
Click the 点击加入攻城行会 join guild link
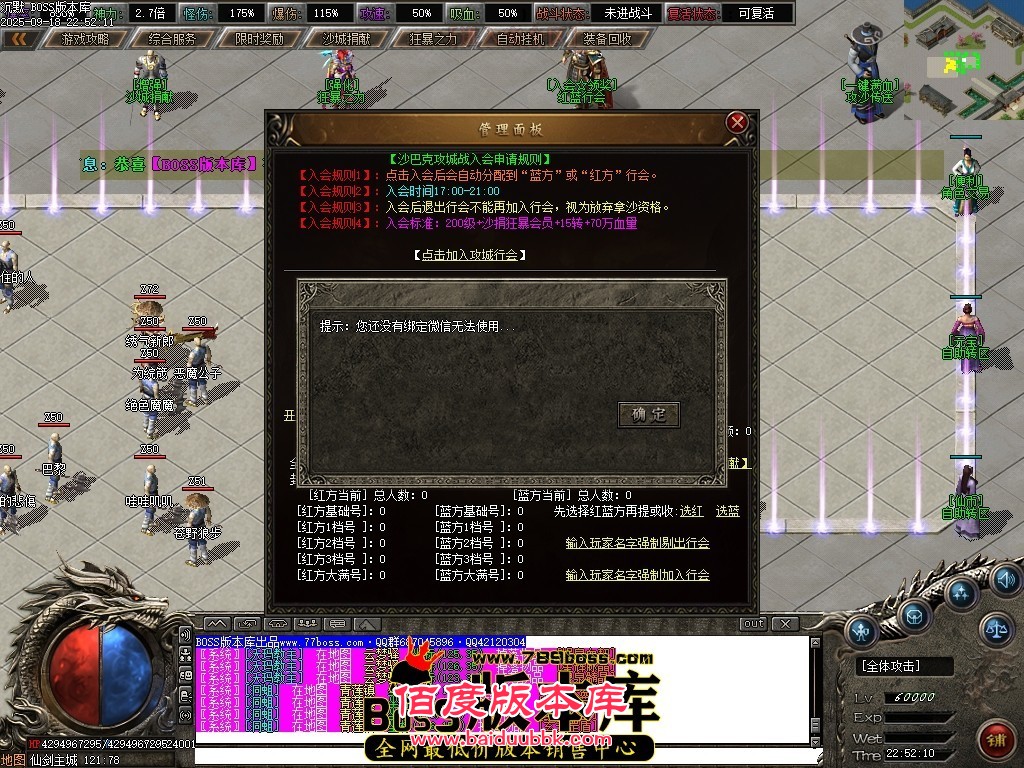click(469, 255)
